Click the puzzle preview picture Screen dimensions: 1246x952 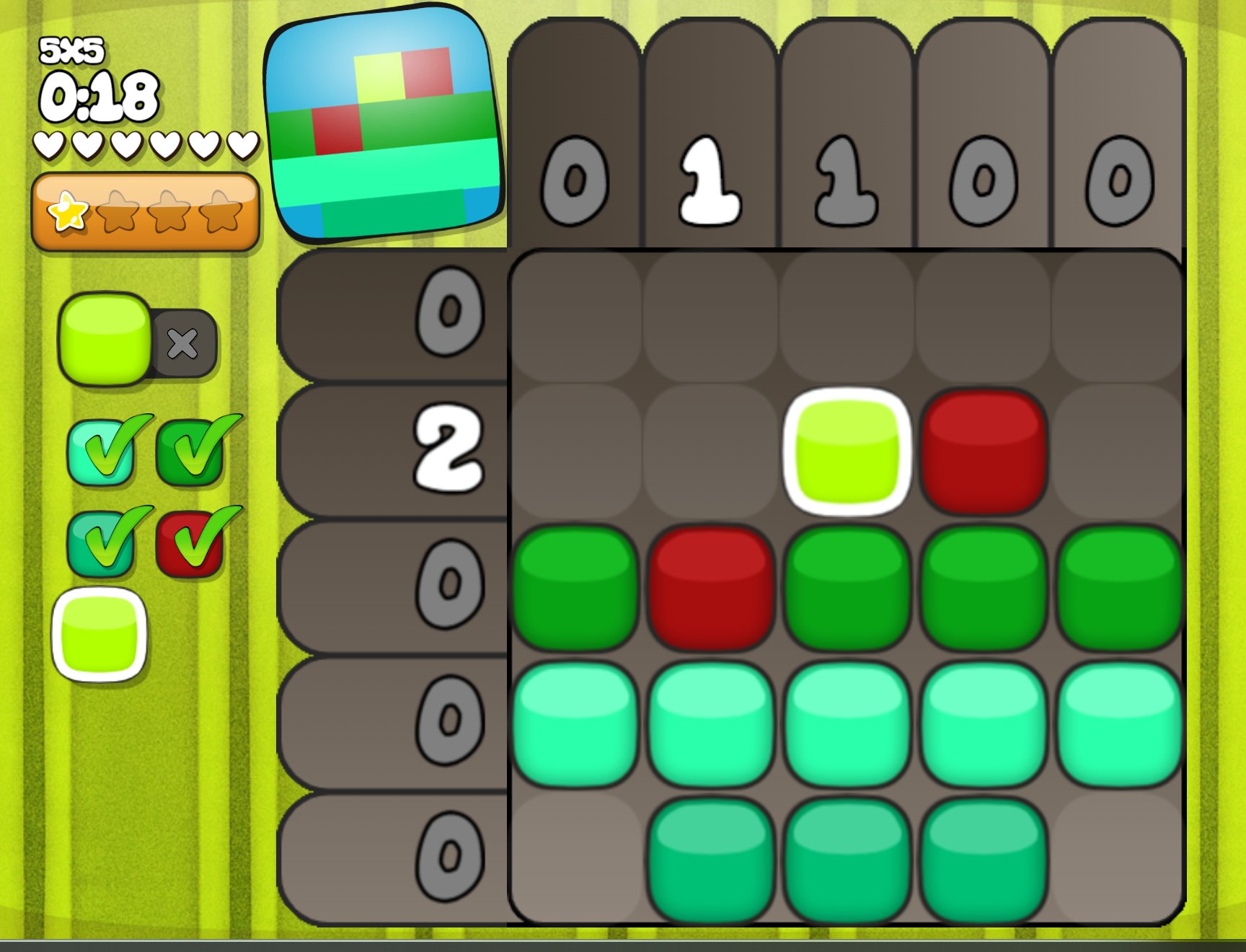(x=384, y=125)
